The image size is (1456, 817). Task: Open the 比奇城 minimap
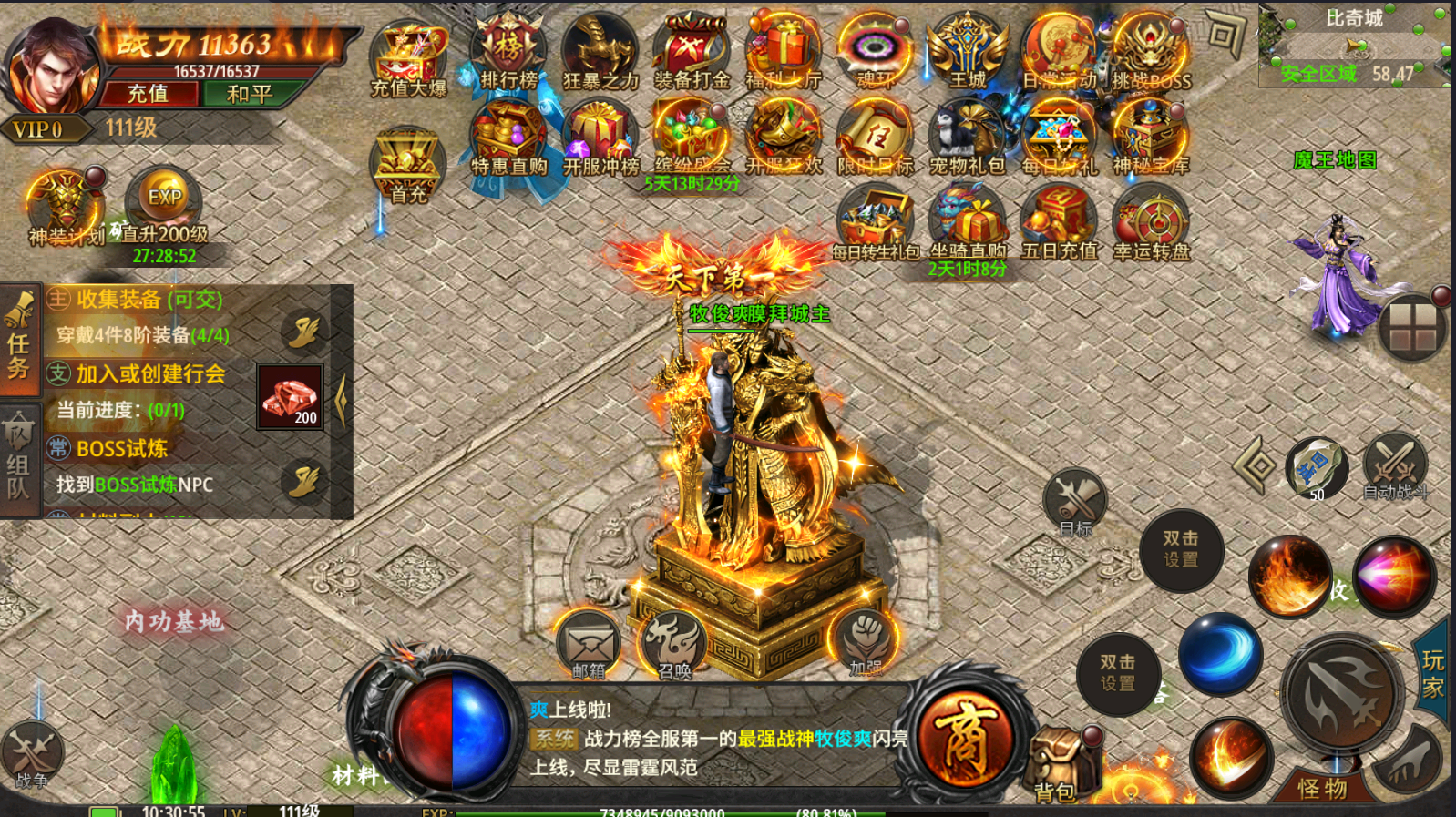click(1353, 46)
